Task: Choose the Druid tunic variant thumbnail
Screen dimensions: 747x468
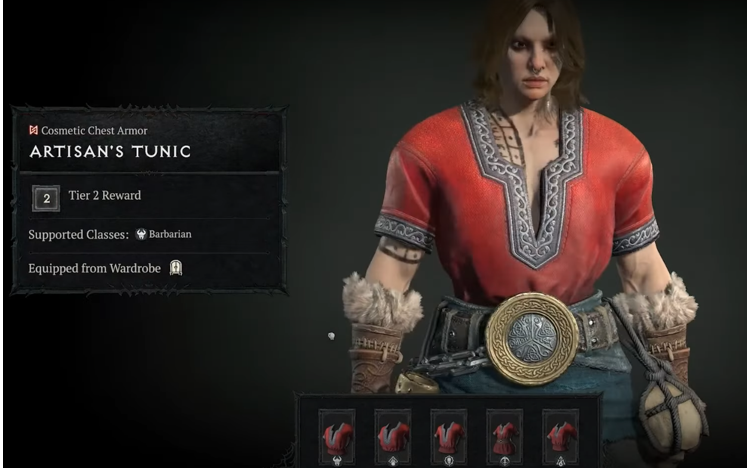Action: 392,437
